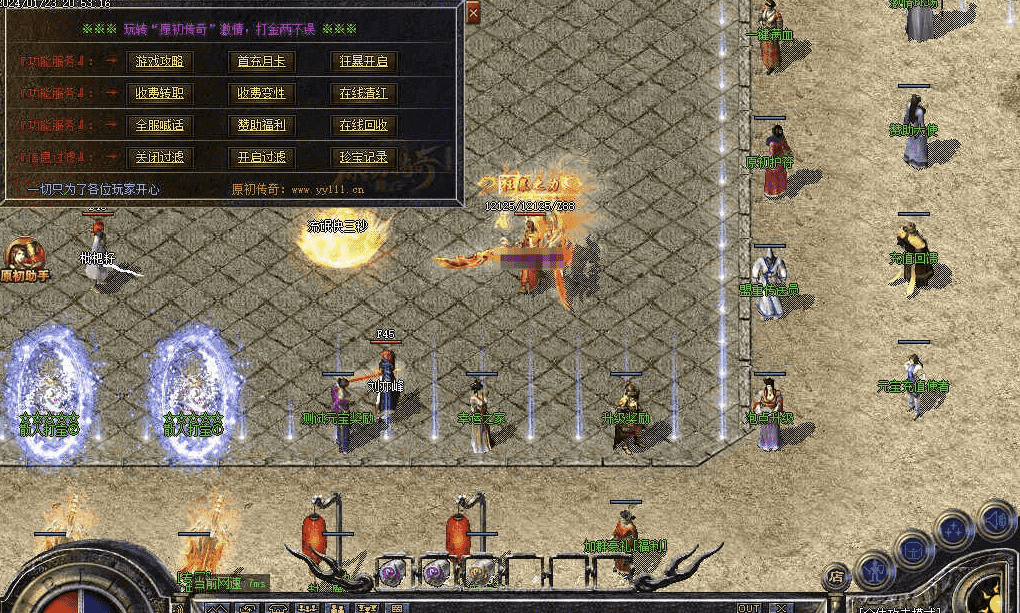This screenshot has width=1020, height=613.
Task: Activate the 狂暴开启 option
Action: point(364,61)
